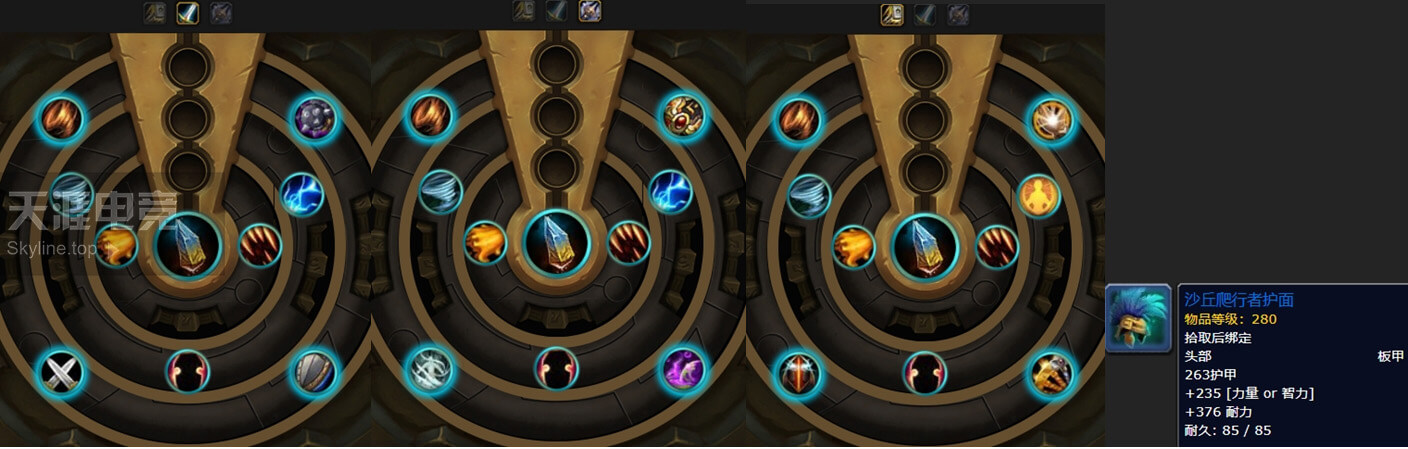The image size is (1408, 449).
Task: Select the golden mechanical eye trait
Action: coord(683,117)
